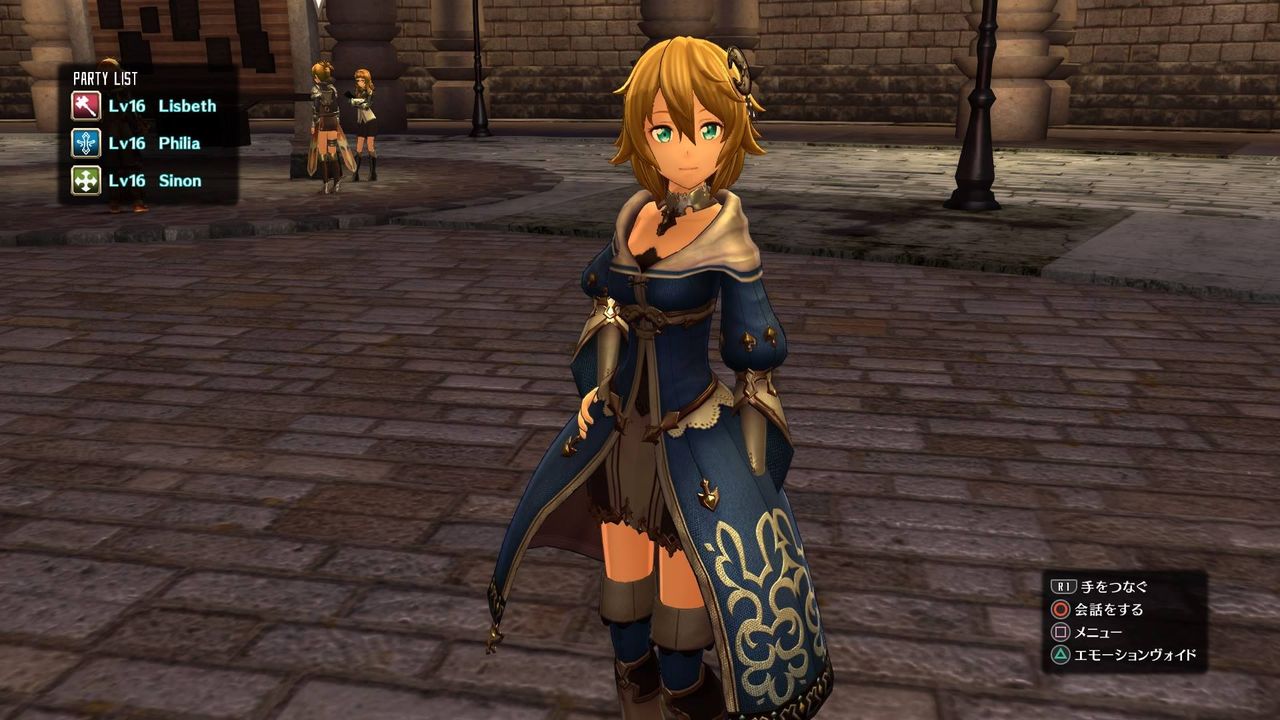Select Lisbeth's red mace class icon

(x=85, y=106)
